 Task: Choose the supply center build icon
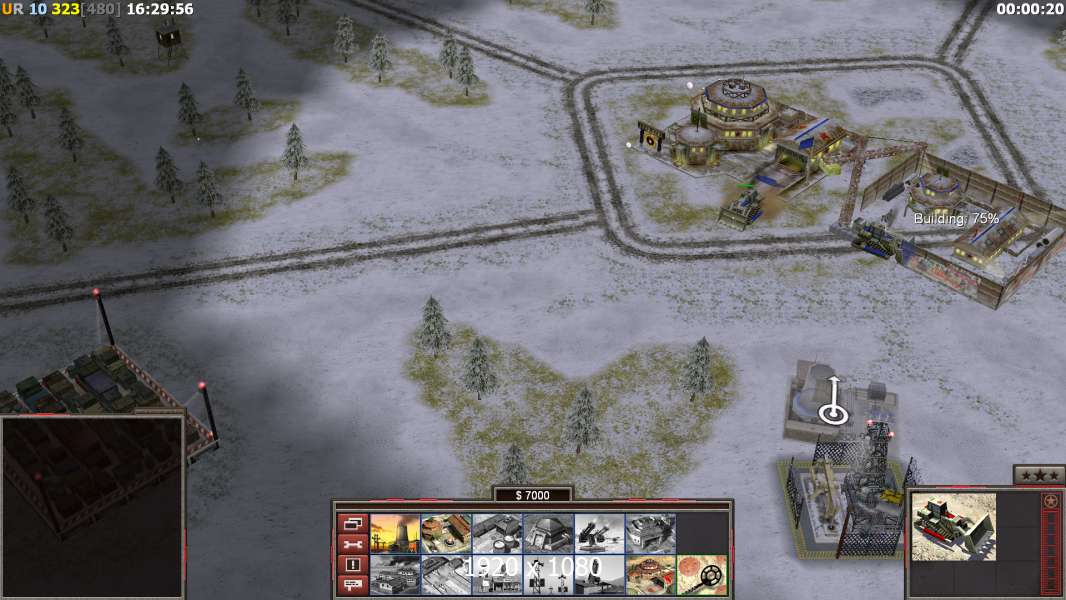(x=497, y=533)
